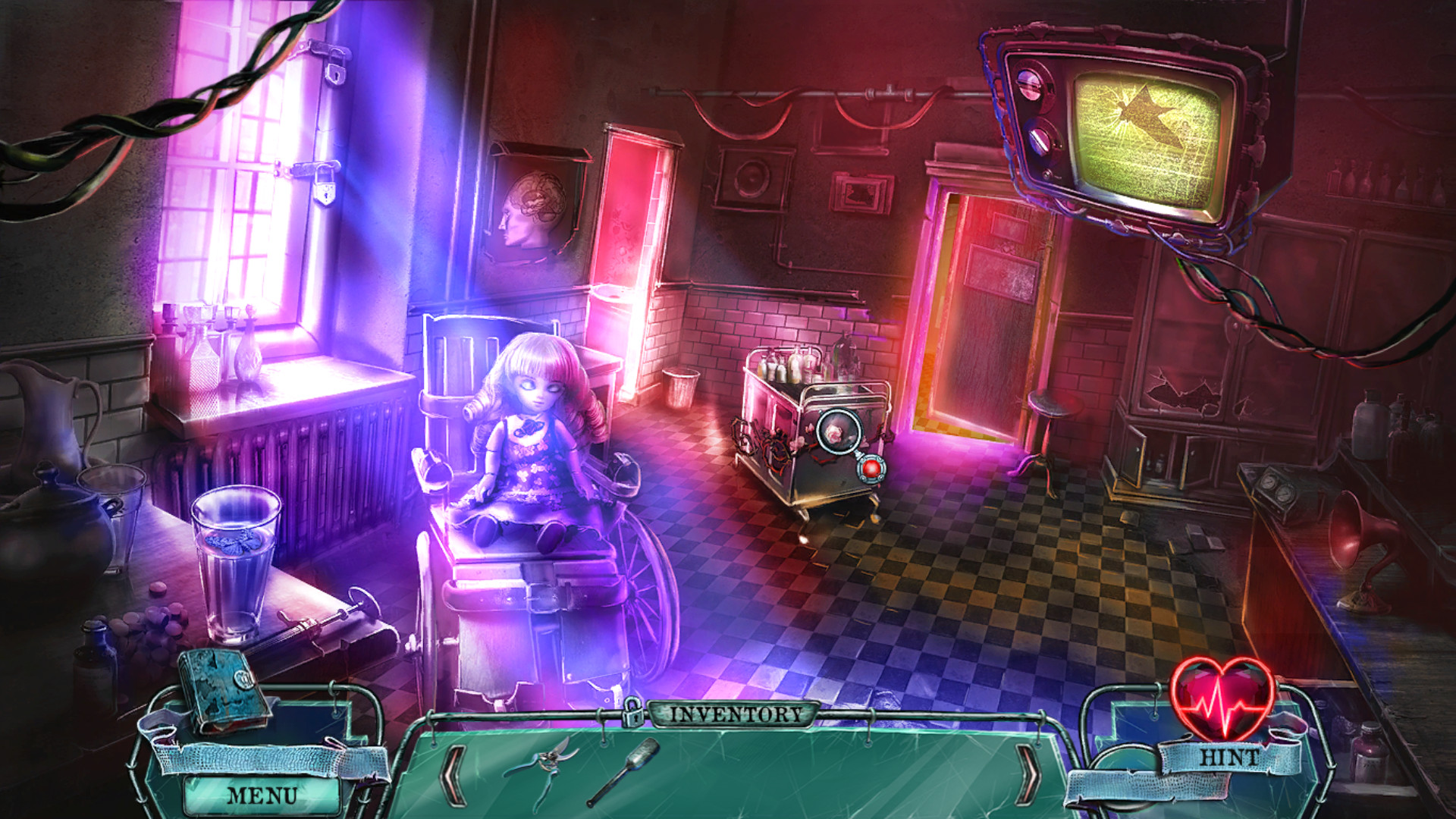Click the MENU banner label
Image resolution: width=1456 pixels, height=819 pixels.
tap(262, 795)
